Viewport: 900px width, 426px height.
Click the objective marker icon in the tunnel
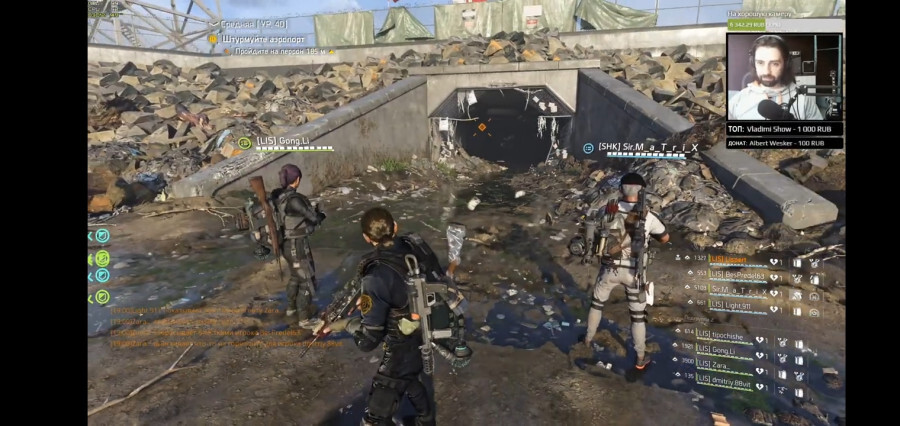pos(481,127)
